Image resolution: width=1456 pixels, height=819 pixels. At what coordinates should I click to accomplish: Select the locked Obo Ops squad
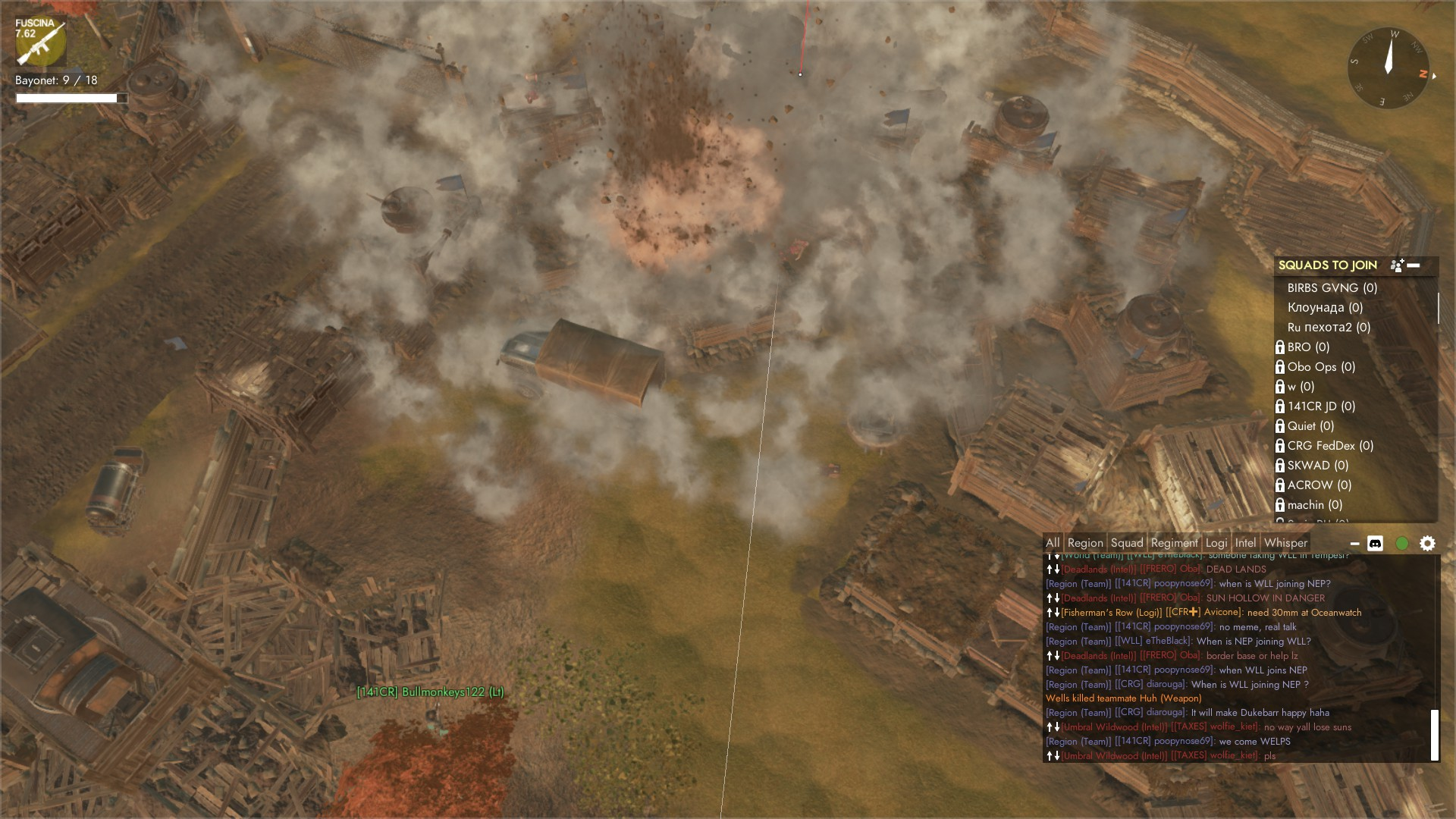(1321, 367)
